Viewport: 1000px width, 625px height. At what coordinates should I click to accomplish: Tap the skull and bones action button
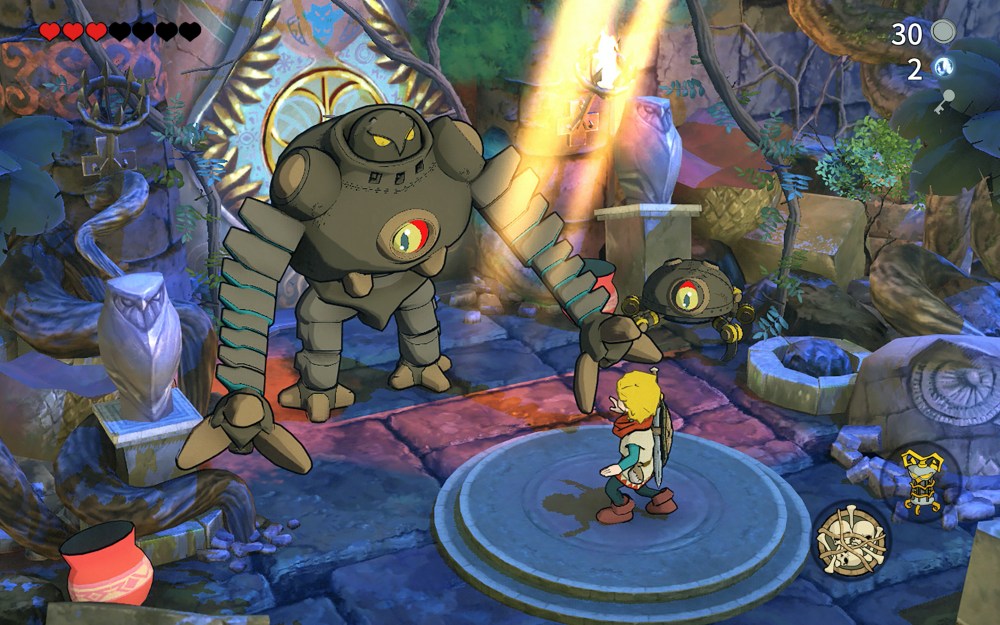tap(849, 539)
